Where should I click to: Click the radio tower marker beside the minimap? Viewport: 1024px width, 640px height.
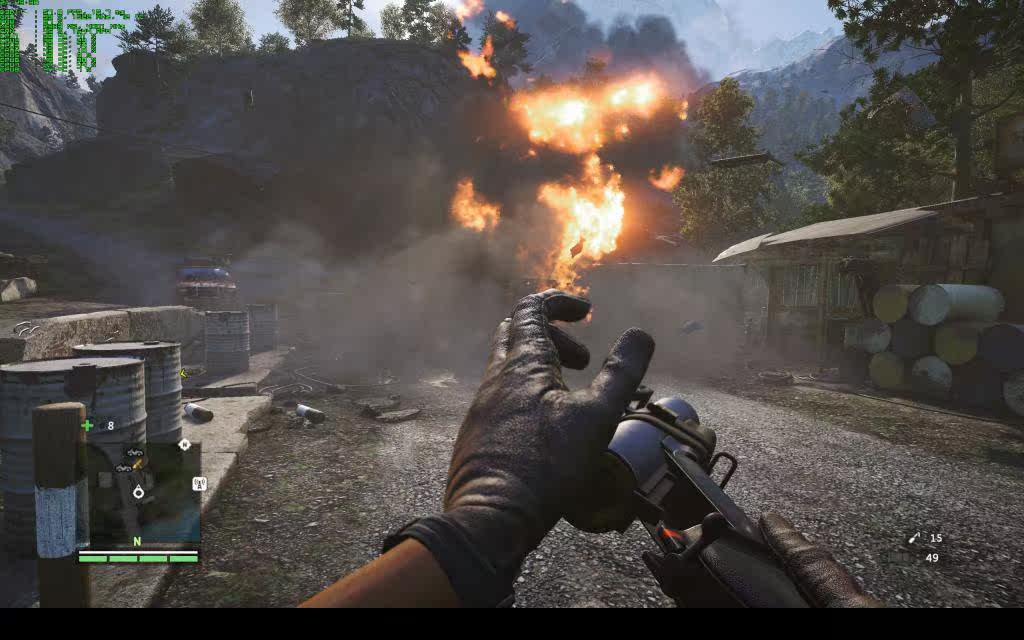click(199, 484)
